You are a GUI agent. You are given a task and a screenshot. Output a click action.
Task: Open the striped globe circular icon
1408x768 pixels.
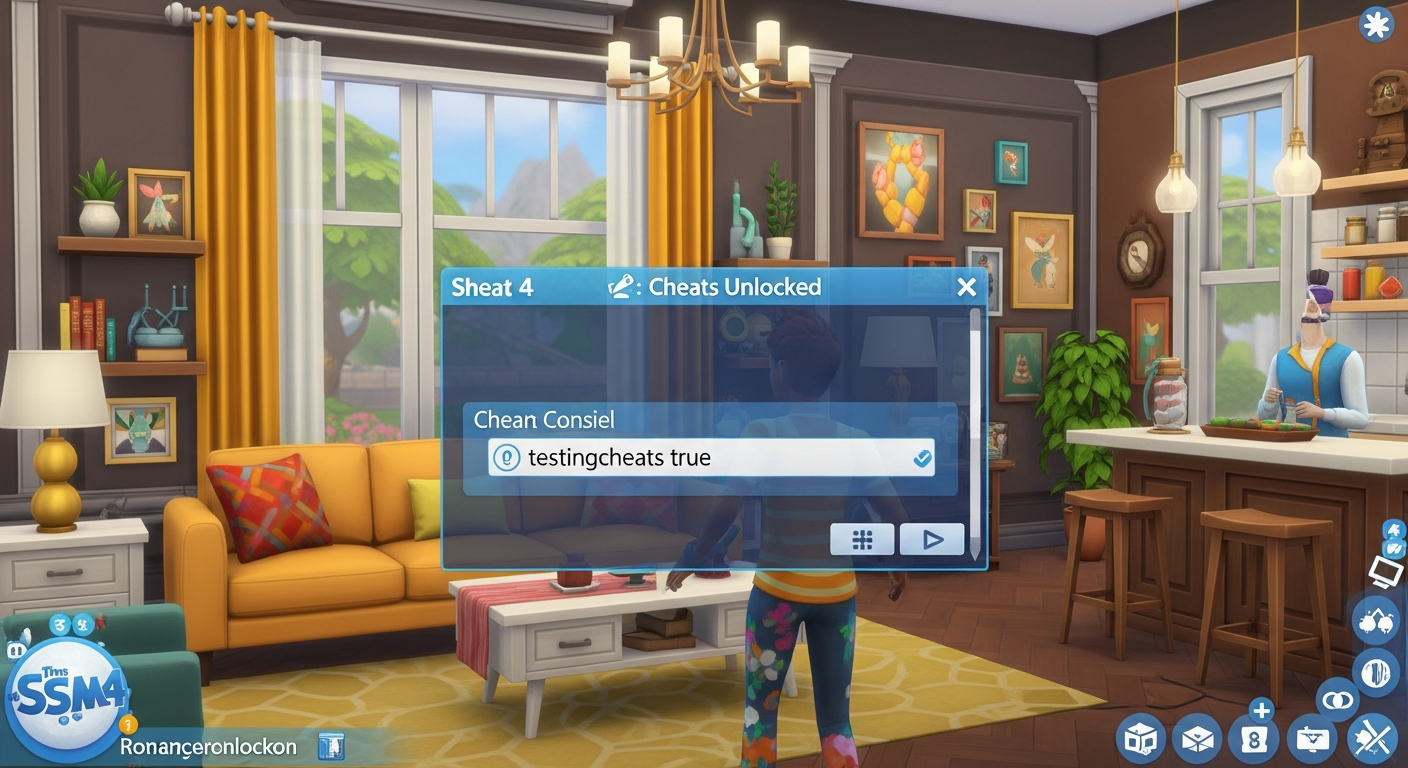pyautogui.click(x=1375, y=673)
